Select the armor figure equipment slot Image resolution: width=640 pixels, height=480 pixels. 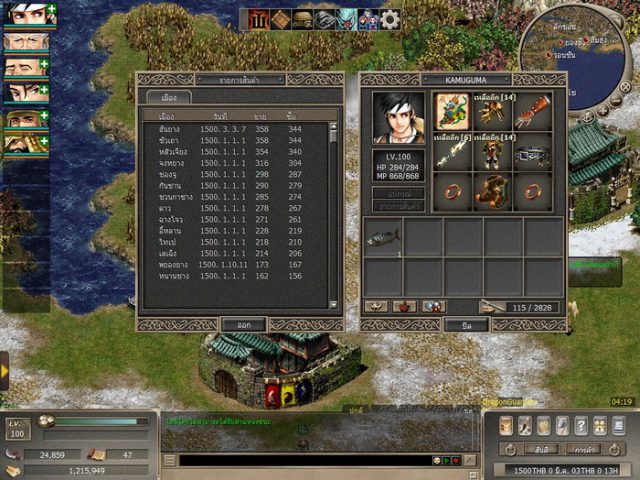point(490,151)
